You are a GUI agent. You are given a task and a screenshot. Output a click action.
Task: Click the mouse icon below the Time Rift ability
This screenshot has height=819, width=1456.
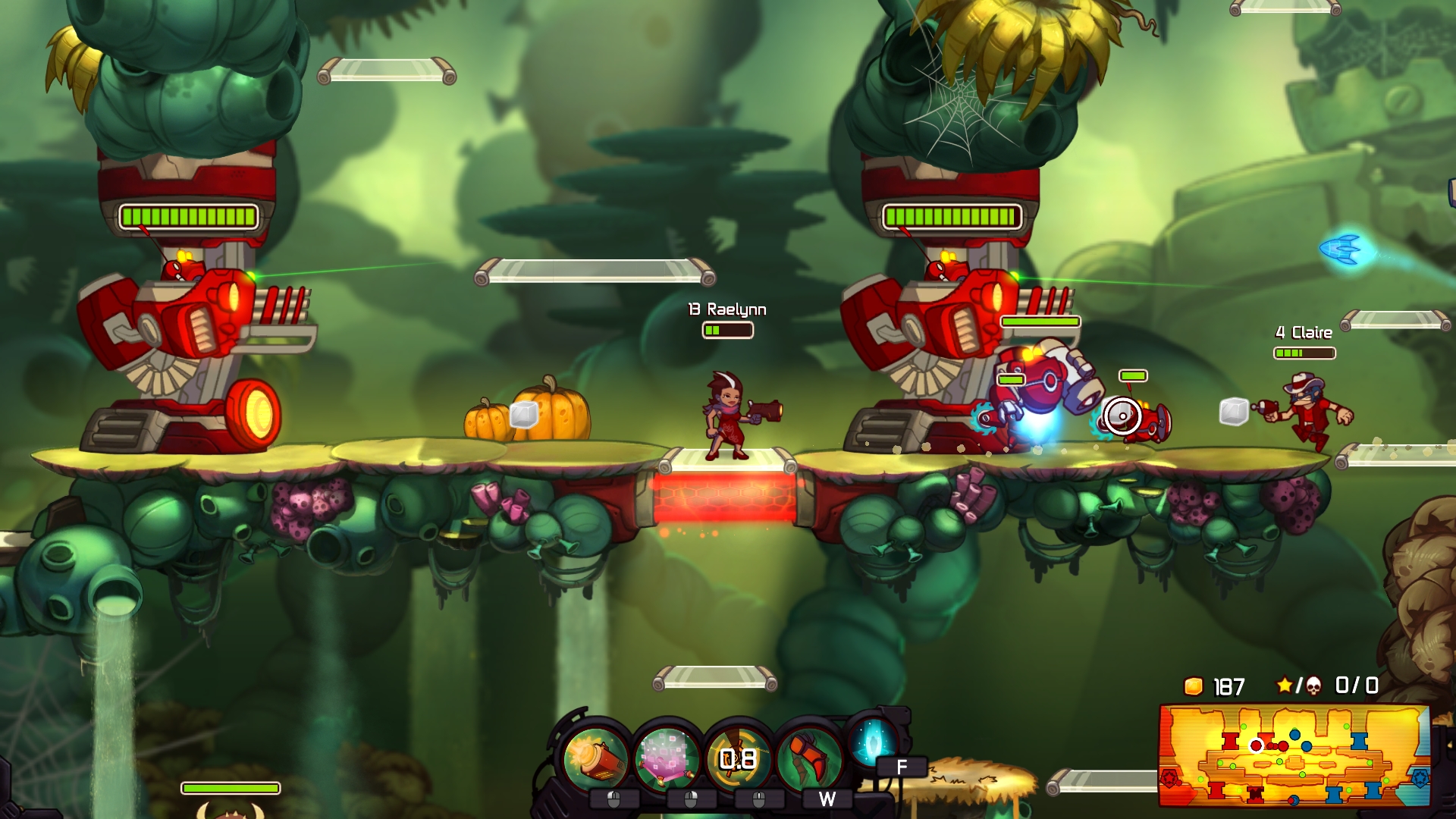coord(689,798)
